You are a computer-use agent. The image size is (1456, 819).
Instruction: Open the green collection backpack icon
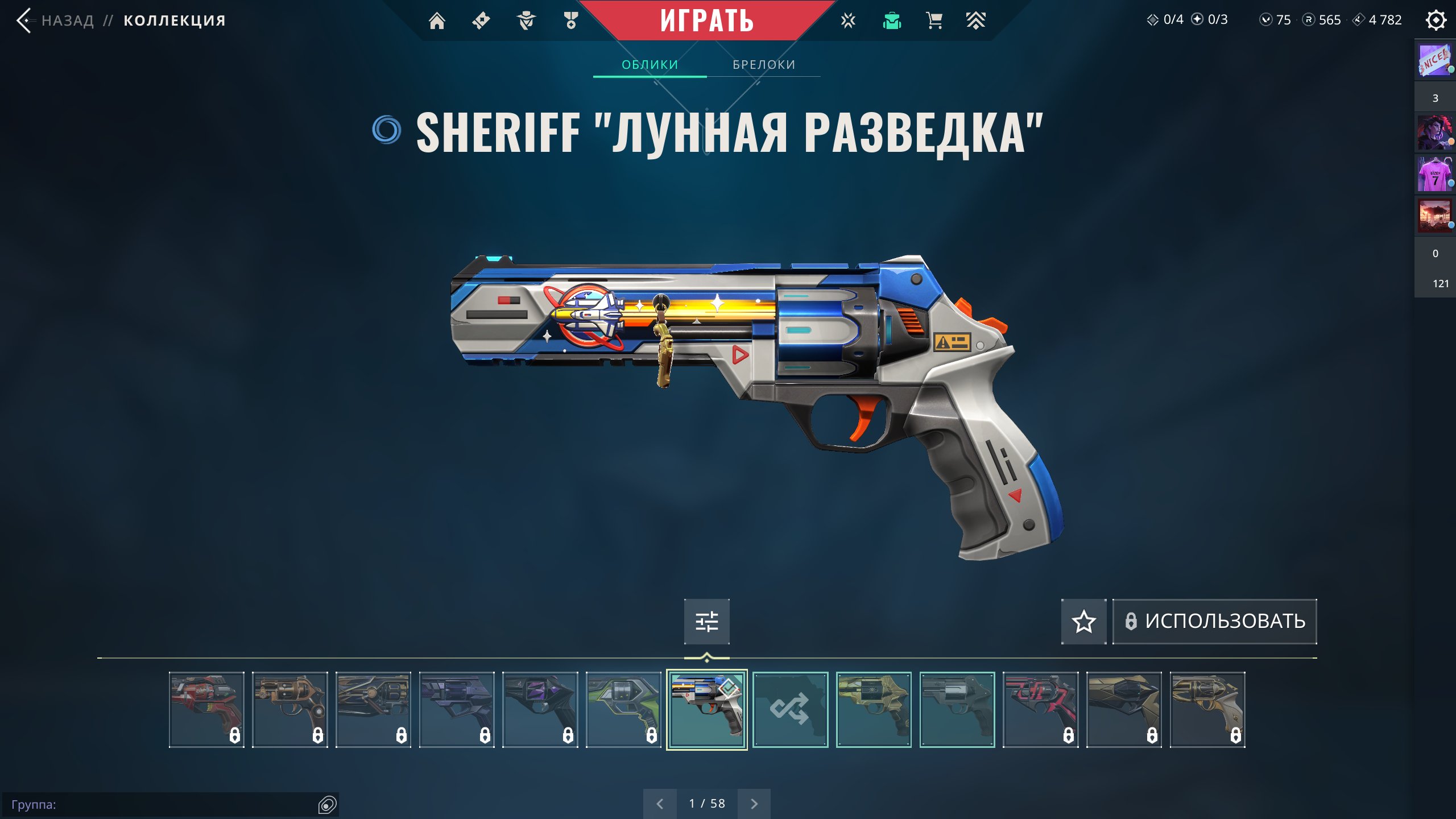[x=892, y=21]
